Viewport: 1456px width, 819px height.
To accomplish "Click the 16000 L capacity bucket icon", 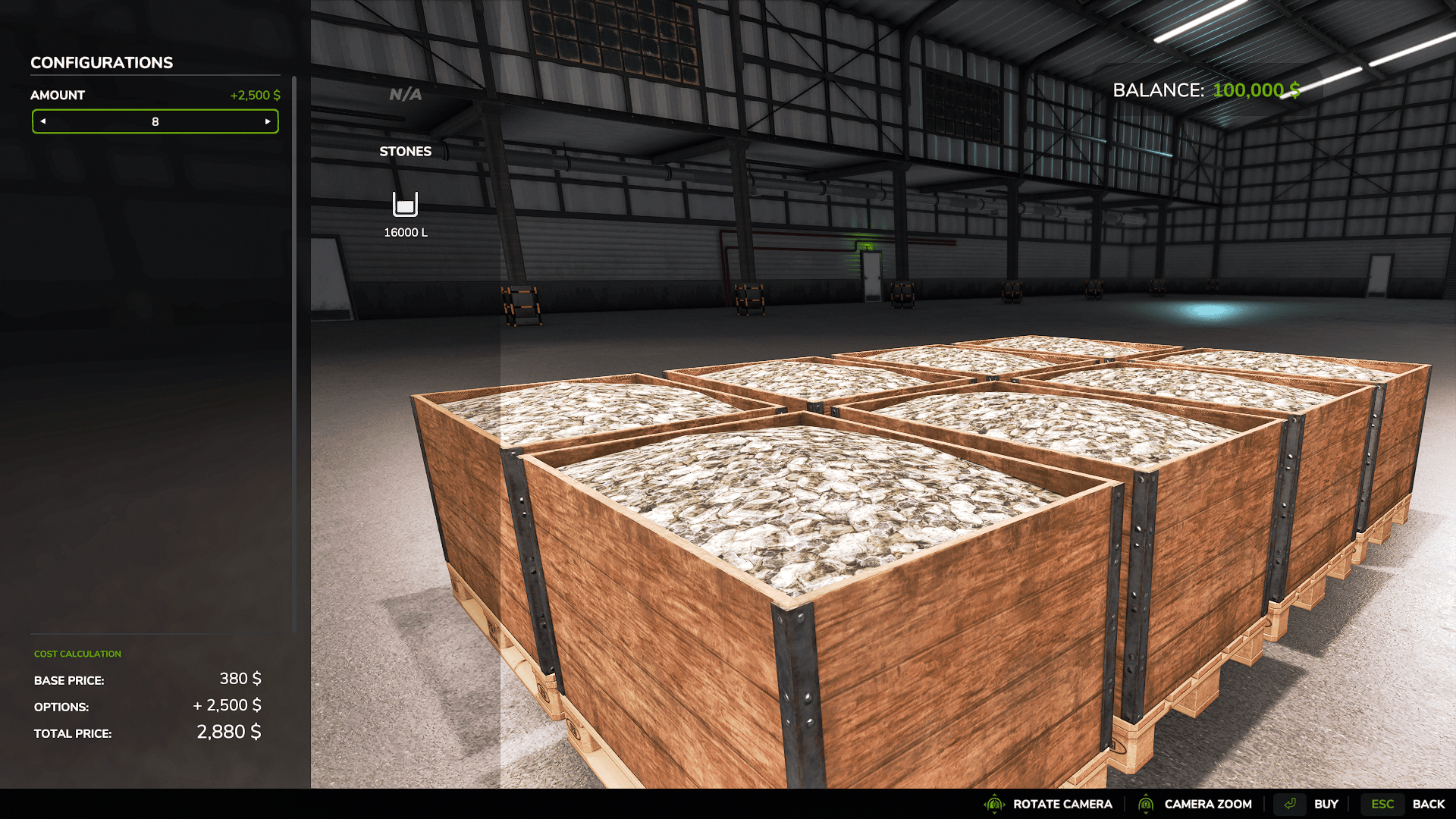I will pyautogui.click(x=406, y=205).
